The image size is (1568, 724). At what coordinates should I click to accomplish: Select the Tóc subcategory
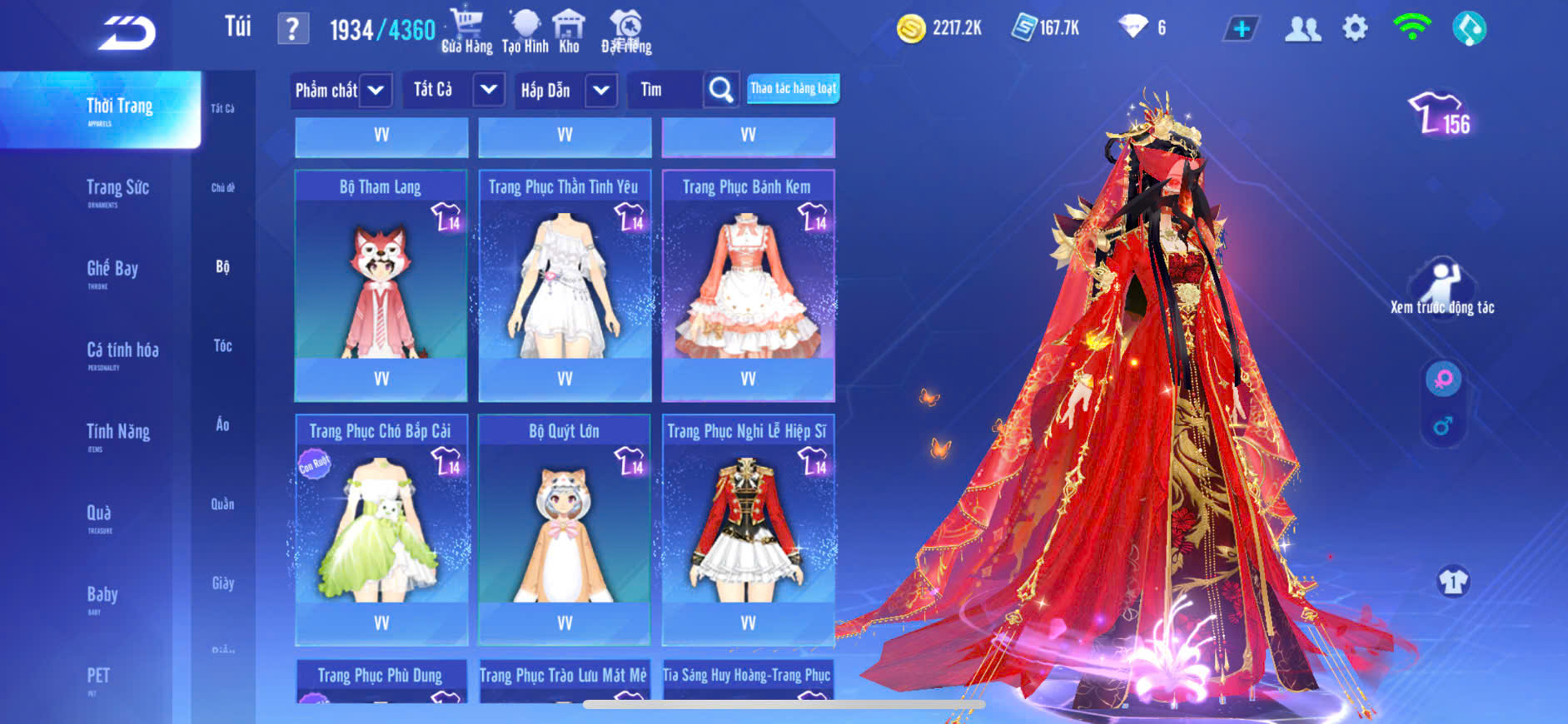[x=222, y=345]
